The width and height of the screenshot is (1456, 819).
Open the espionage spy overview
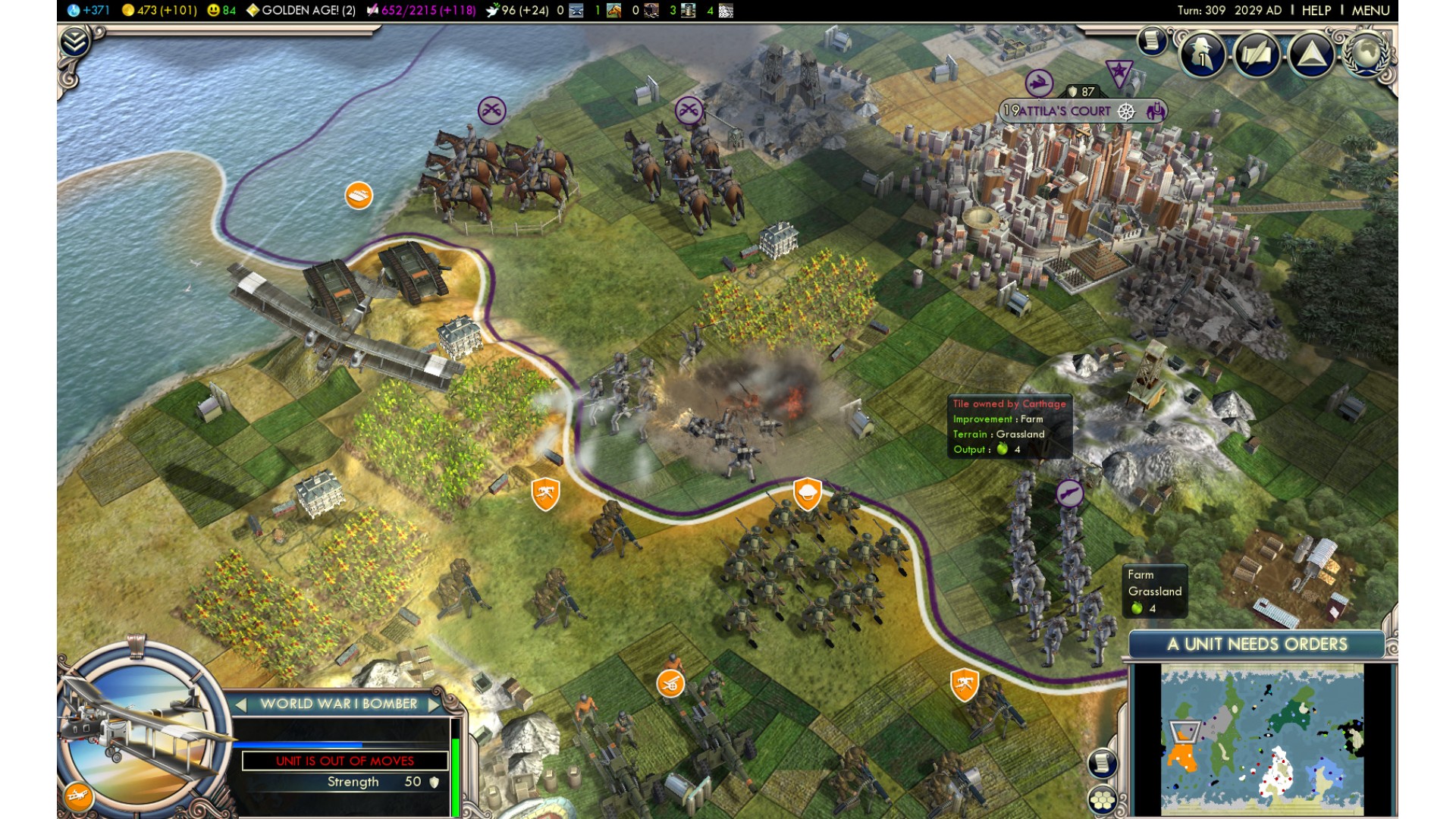[1203, 55]
